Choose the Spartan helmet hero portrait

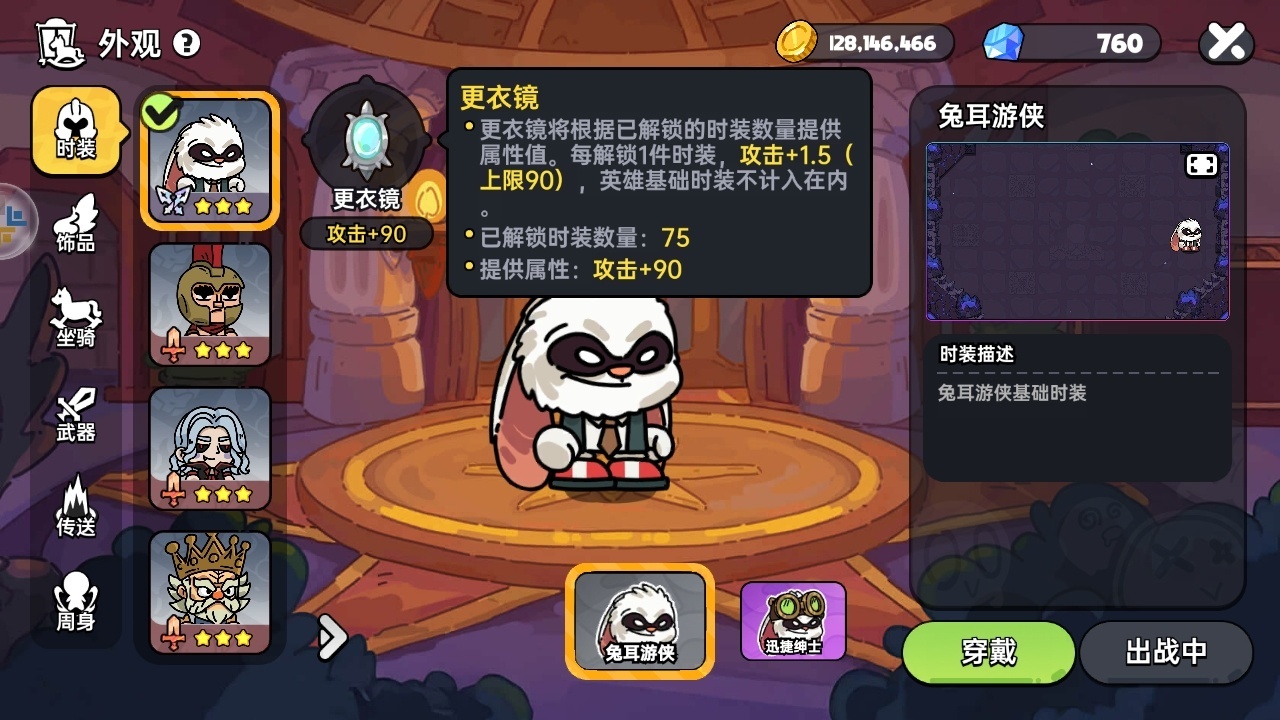(x=210, y=304)
